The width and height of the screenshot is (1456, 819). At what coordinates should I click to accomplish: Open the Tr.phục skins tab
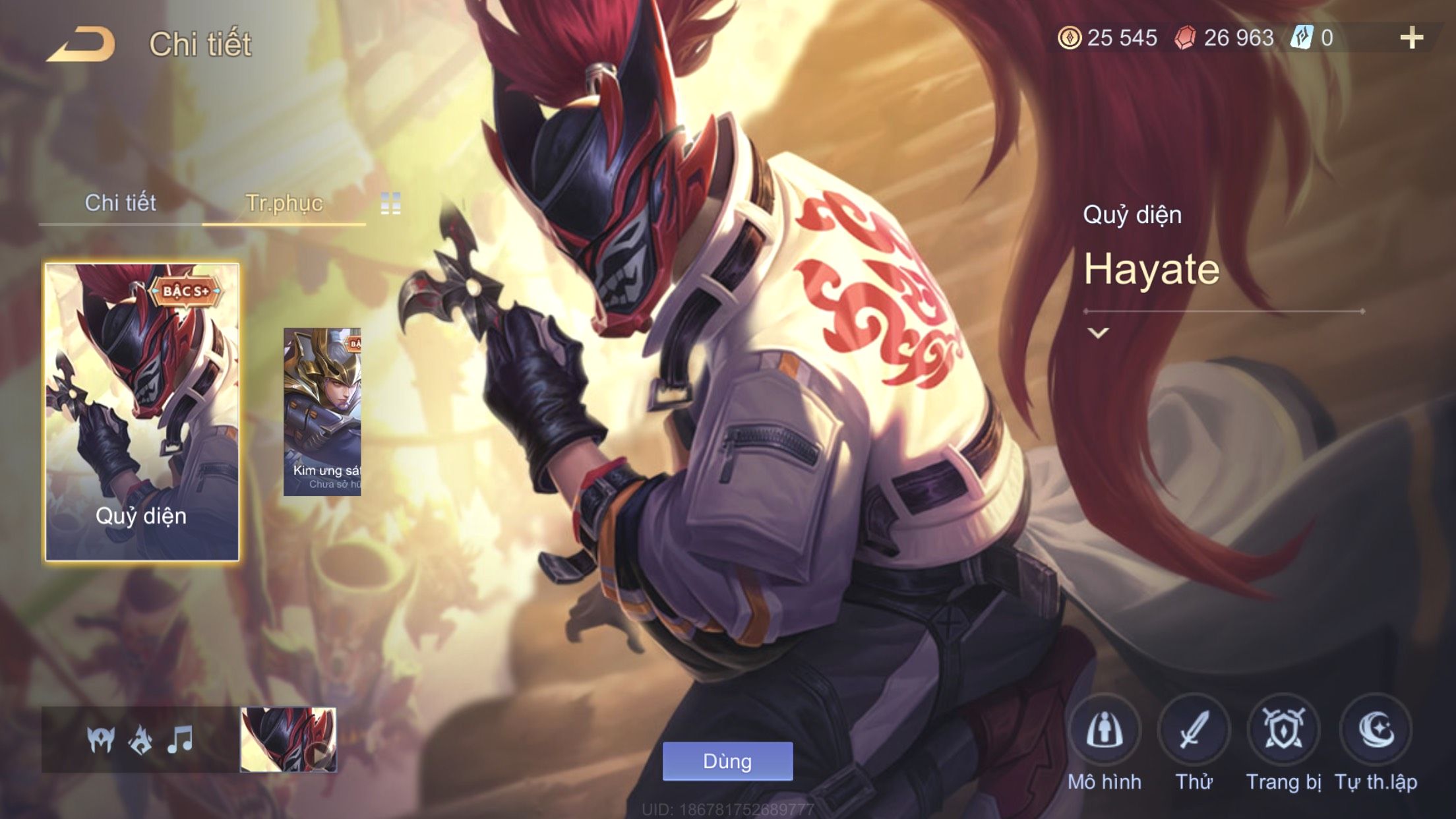[284, 203]
